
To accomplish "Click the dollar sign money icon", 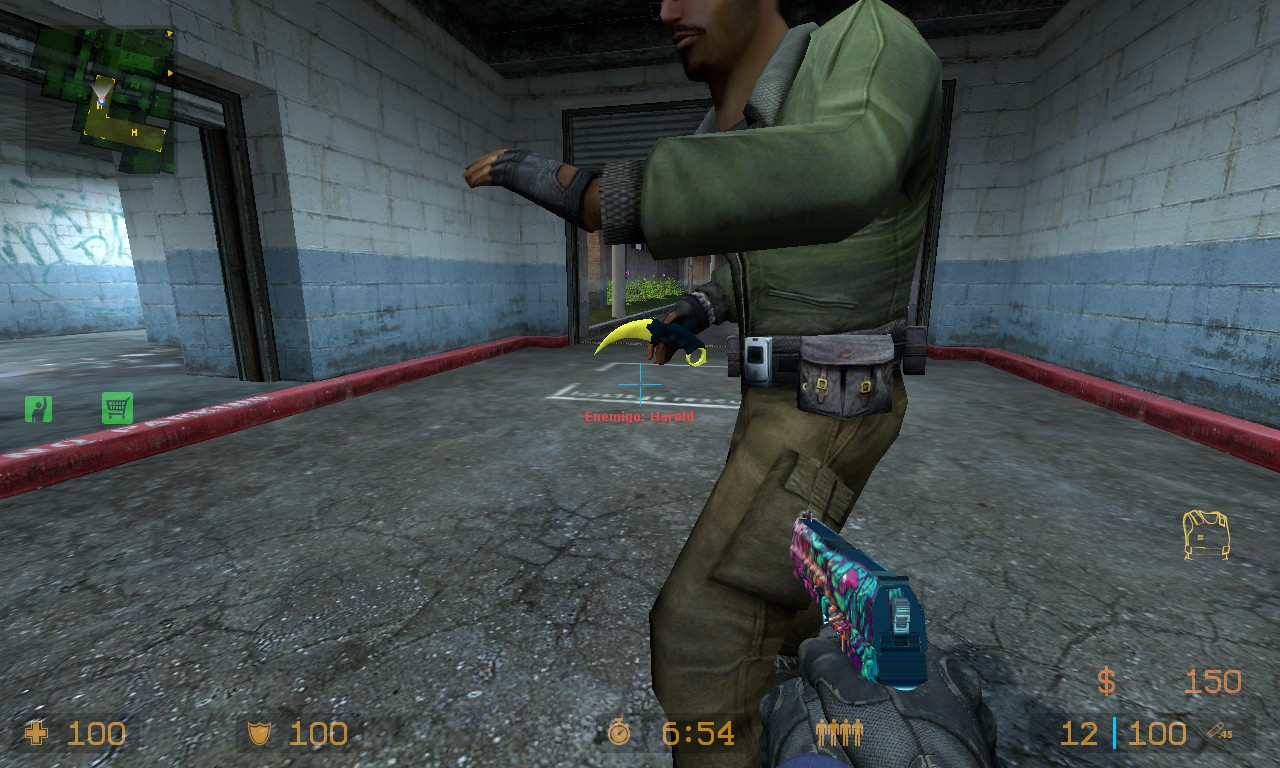I will (1107, 682).
